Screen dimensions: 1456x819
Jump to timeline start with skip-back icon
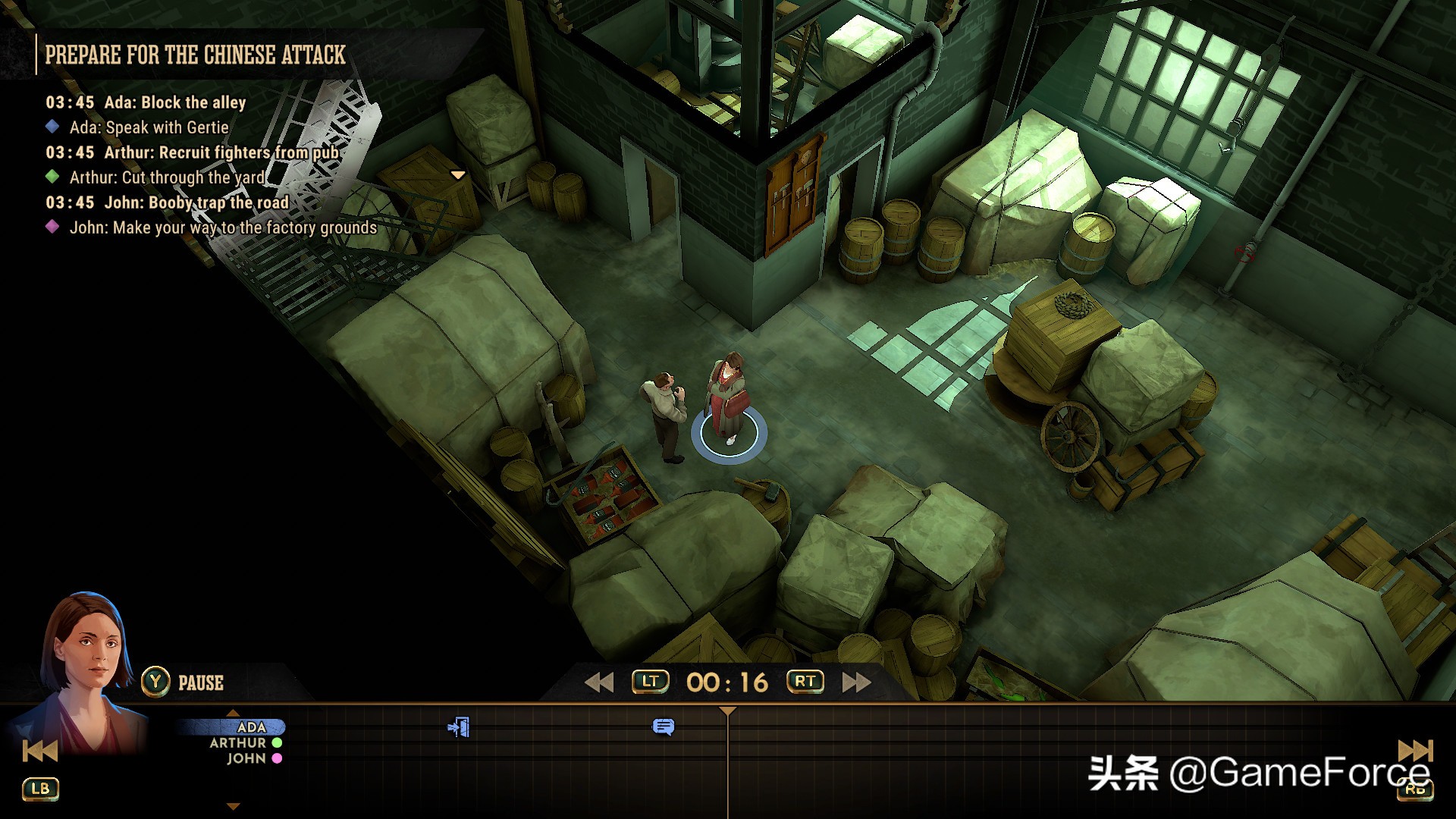point(40,751)
